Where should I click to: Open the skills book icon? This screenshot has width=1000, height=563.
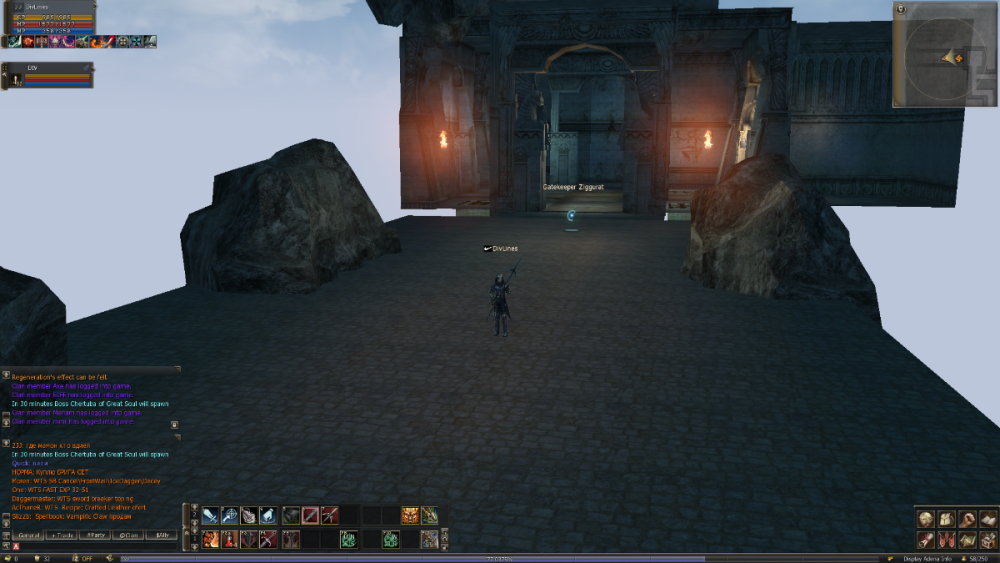point(988,519)
